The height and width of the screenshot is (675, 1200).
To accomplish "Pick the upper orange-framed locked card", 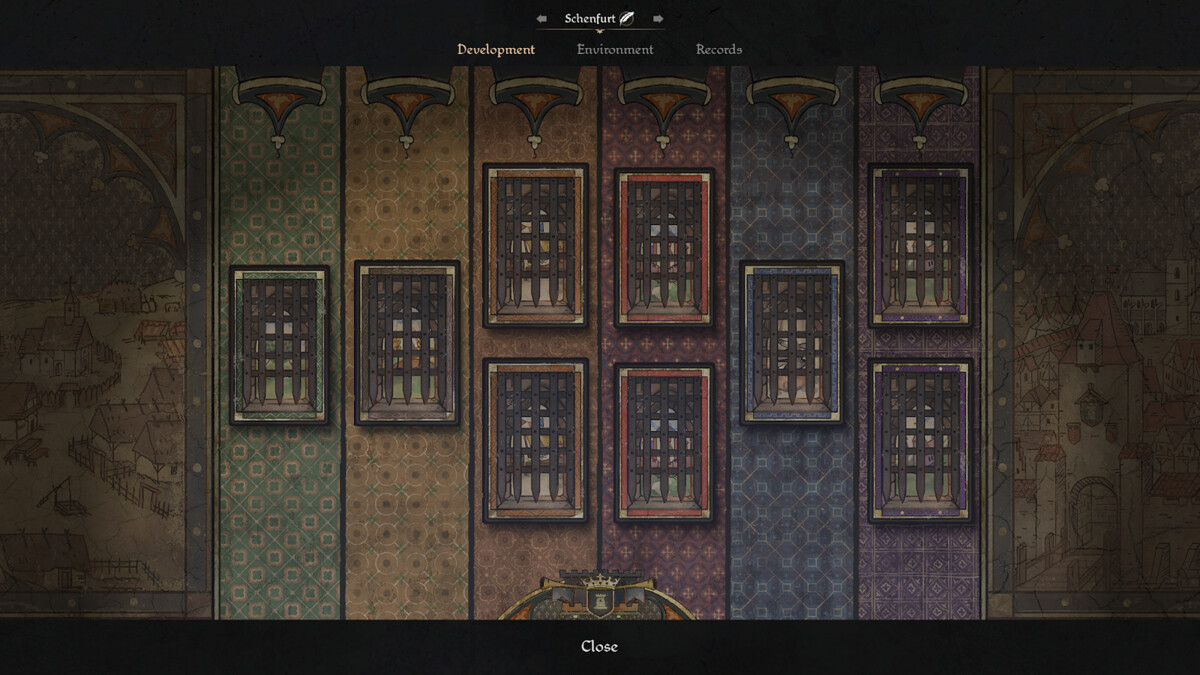I will click(535, 246).
